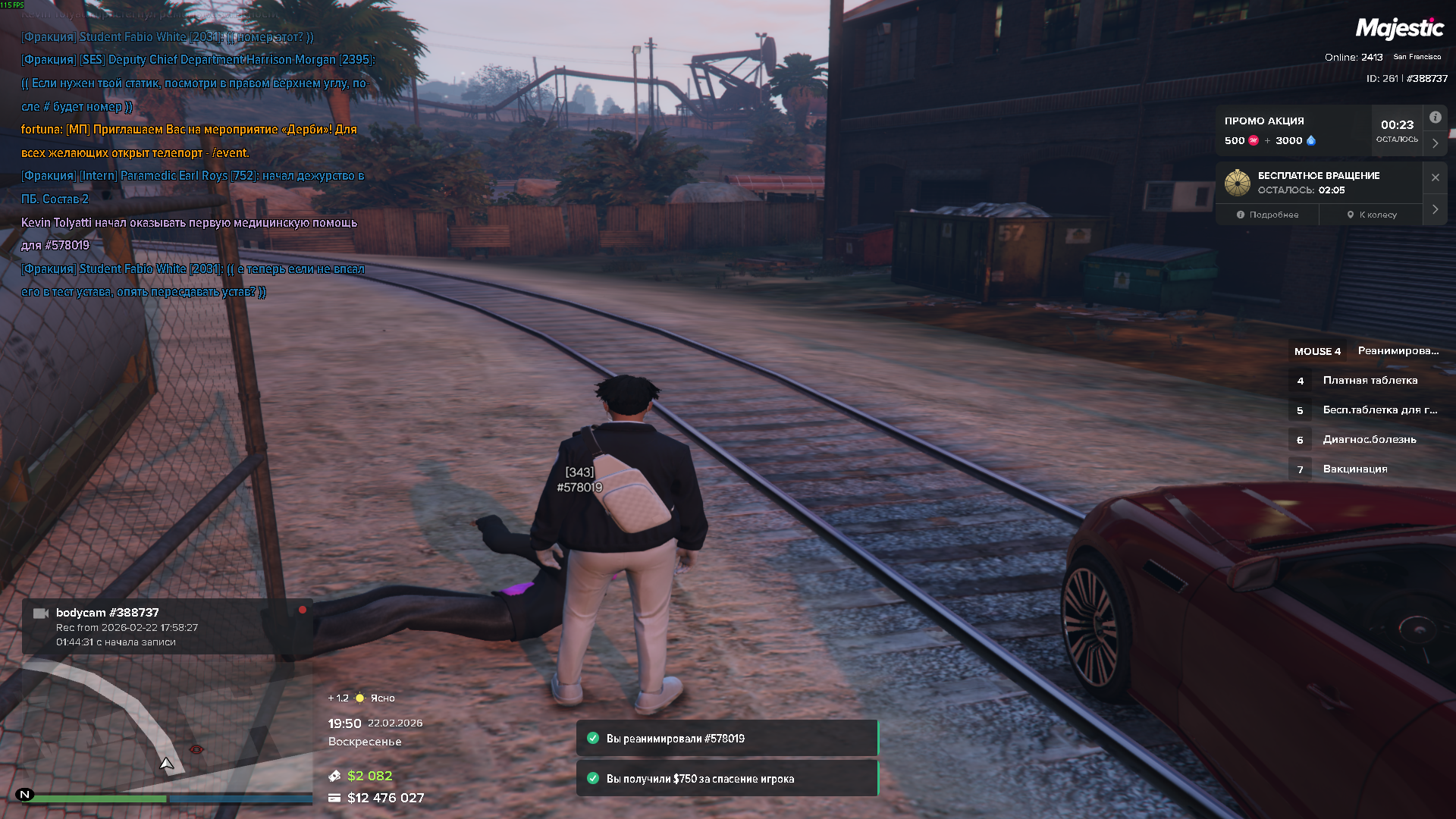Click the Majestic logo
Viewport: 1456px width, 819px height.
[1399, 29]
